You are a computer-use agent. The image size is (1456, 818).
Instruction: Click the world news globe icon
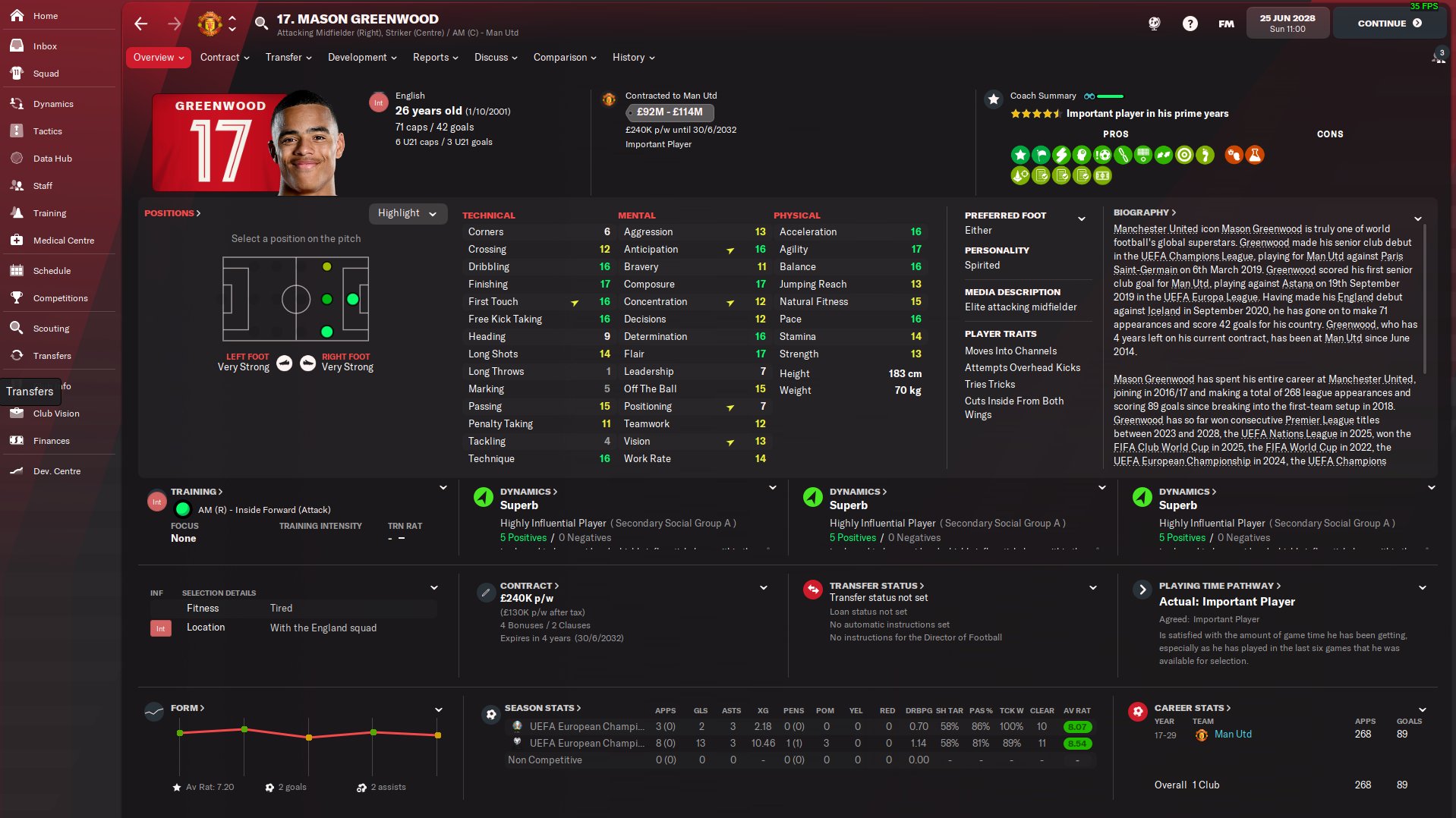[1154, 23]
